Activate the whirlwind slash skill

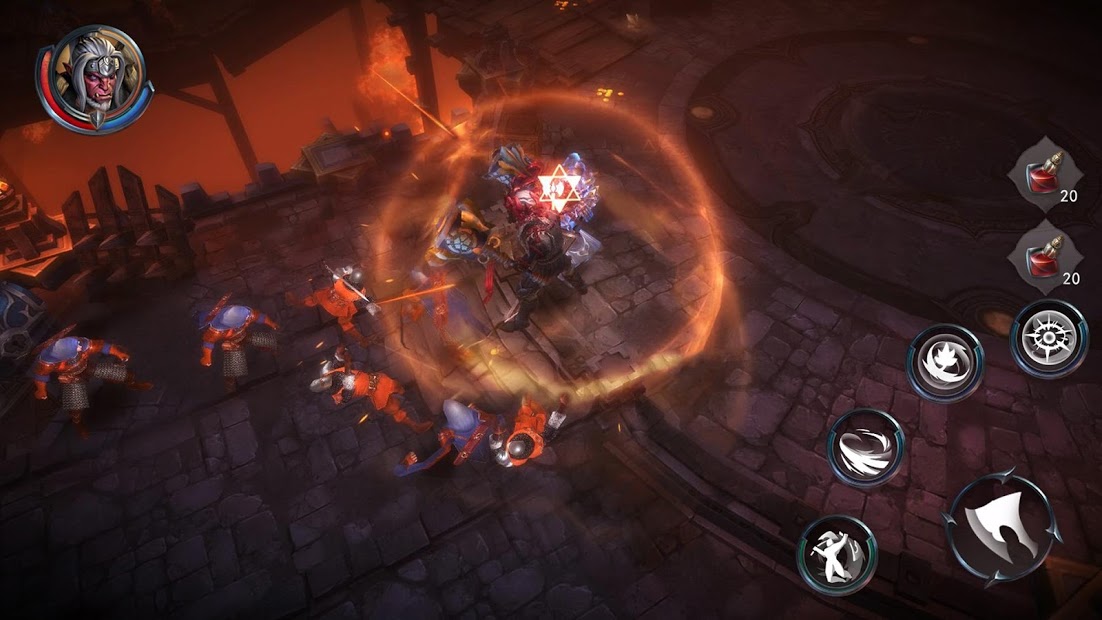click(866, 447)
